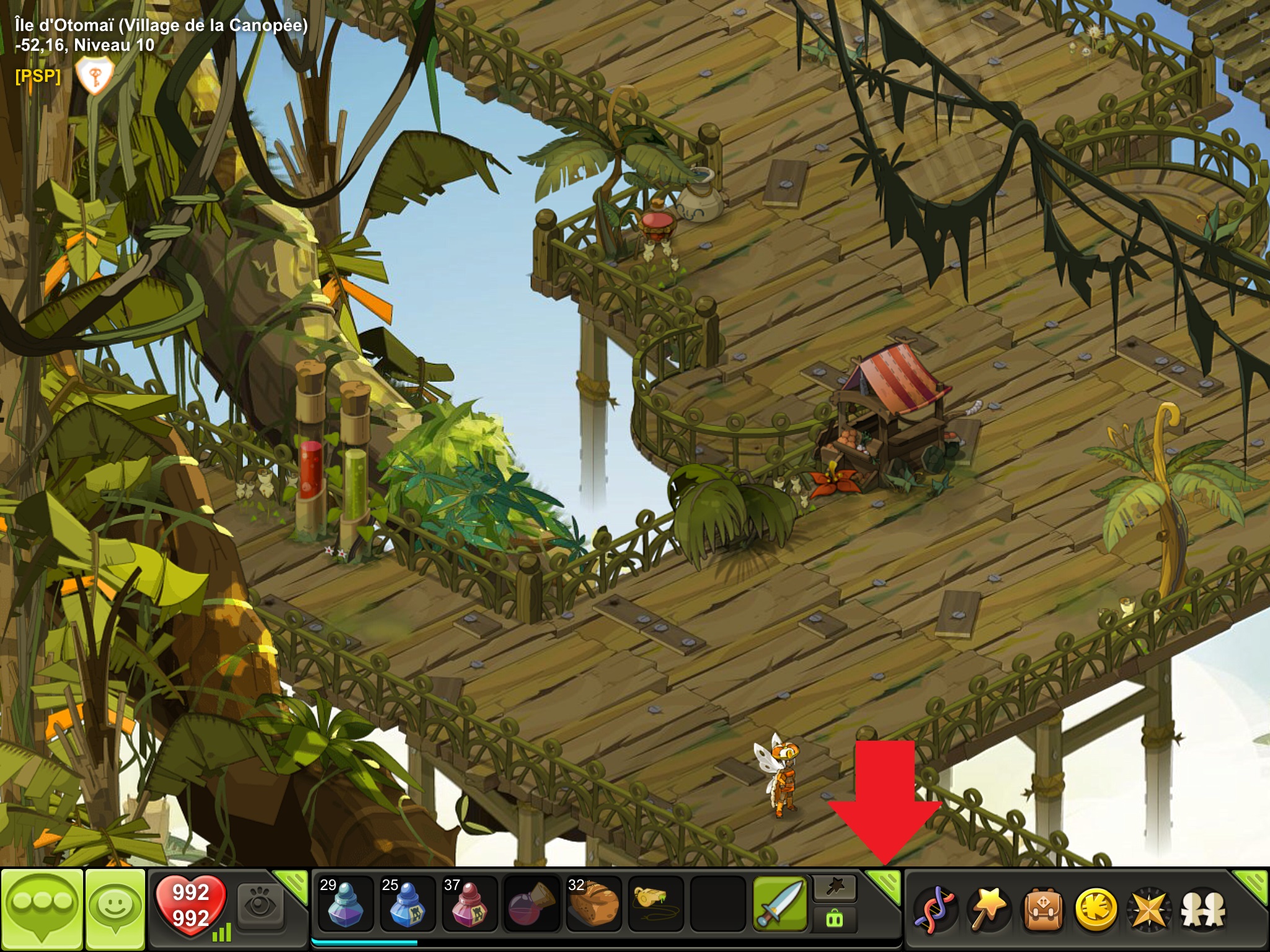The image size is (1270, 952).
Task: Open the friends list icon
Action: [x=1202, y=910]
